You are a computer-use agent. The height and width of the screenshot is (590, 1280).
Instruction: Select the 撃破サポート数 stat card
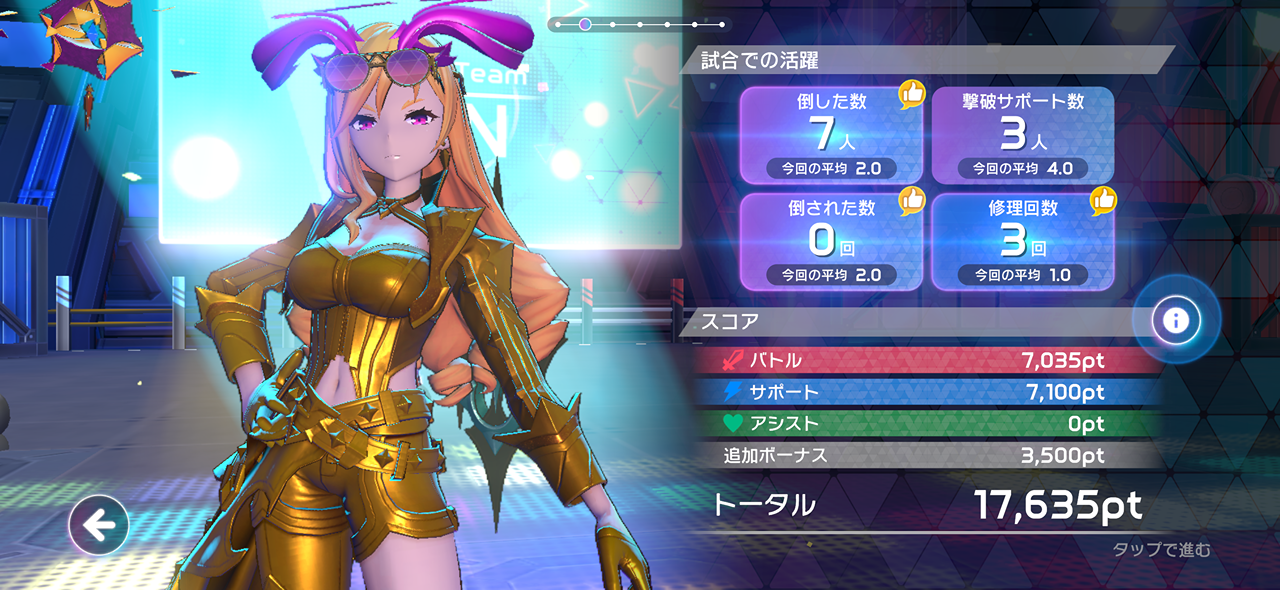(1022, 135)
